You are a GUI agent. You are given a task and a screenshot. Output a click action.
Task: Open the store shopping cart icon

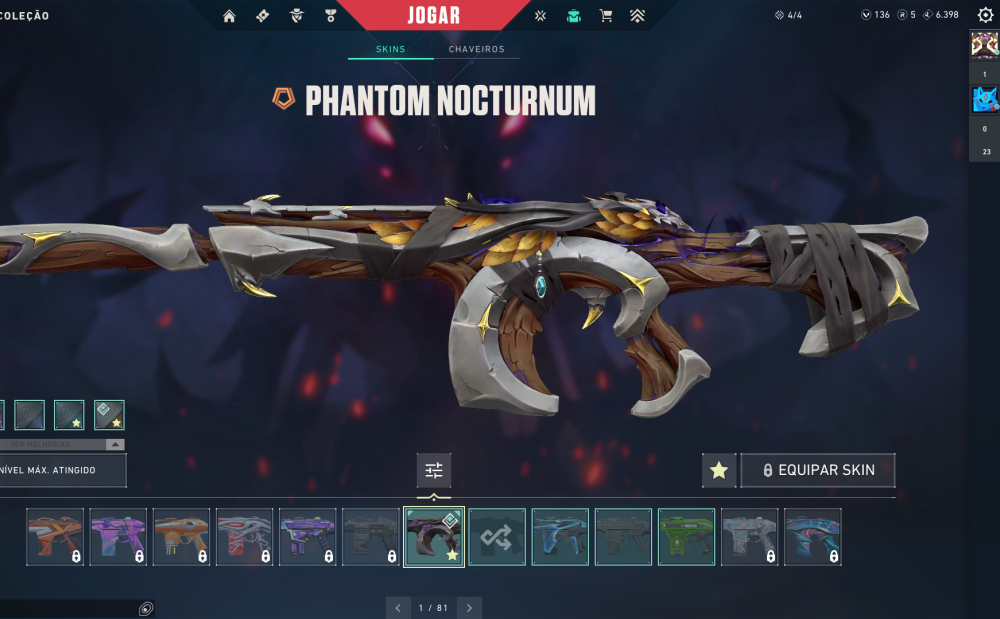pyautogui.click(x=605, y=16)
